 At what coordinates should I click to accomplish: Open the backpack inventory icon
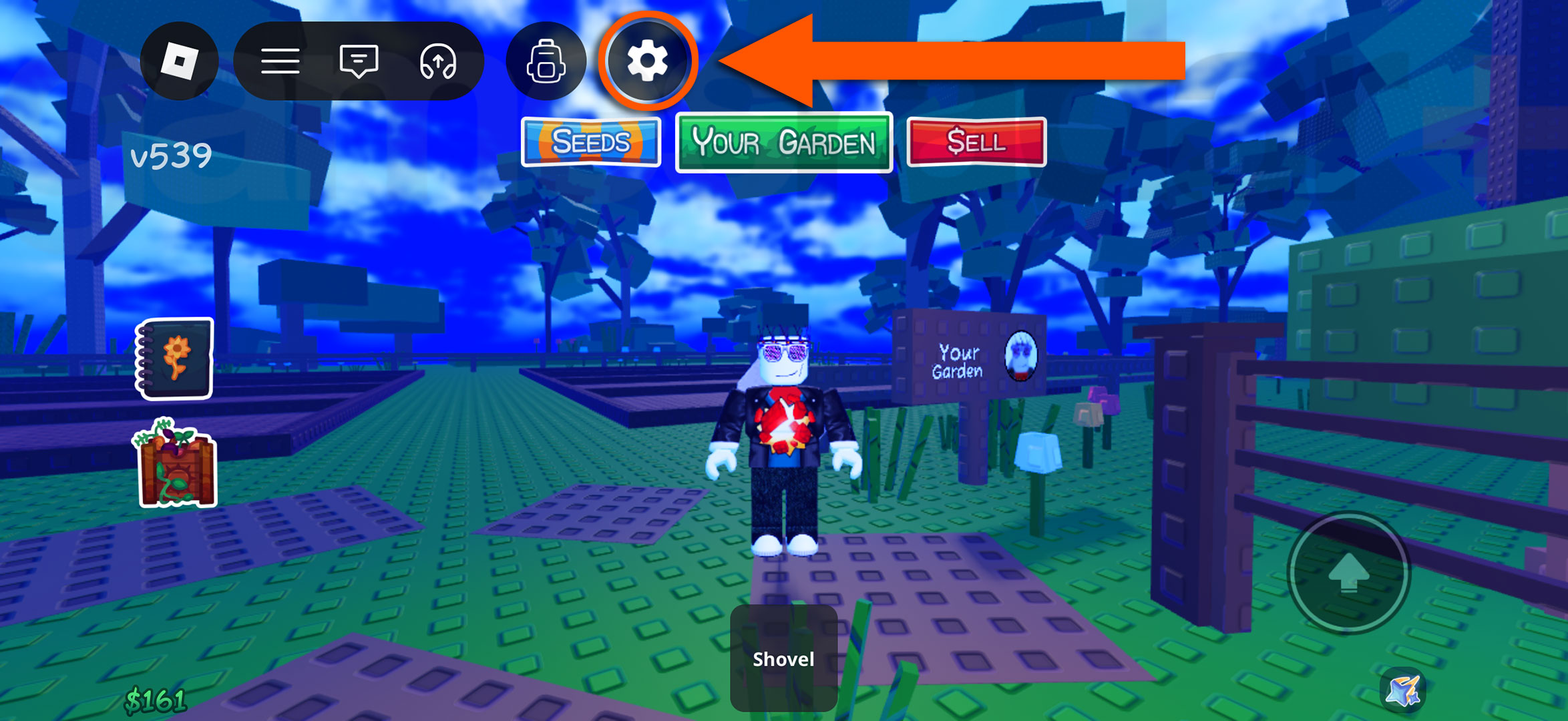point(548,61)
